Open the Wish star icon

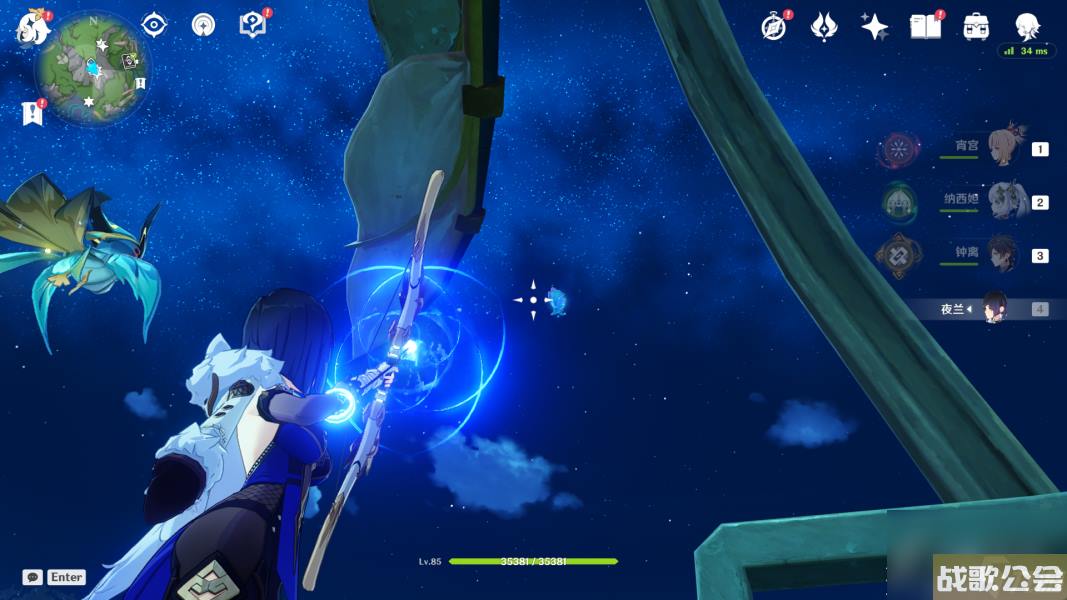pos(874,27)
